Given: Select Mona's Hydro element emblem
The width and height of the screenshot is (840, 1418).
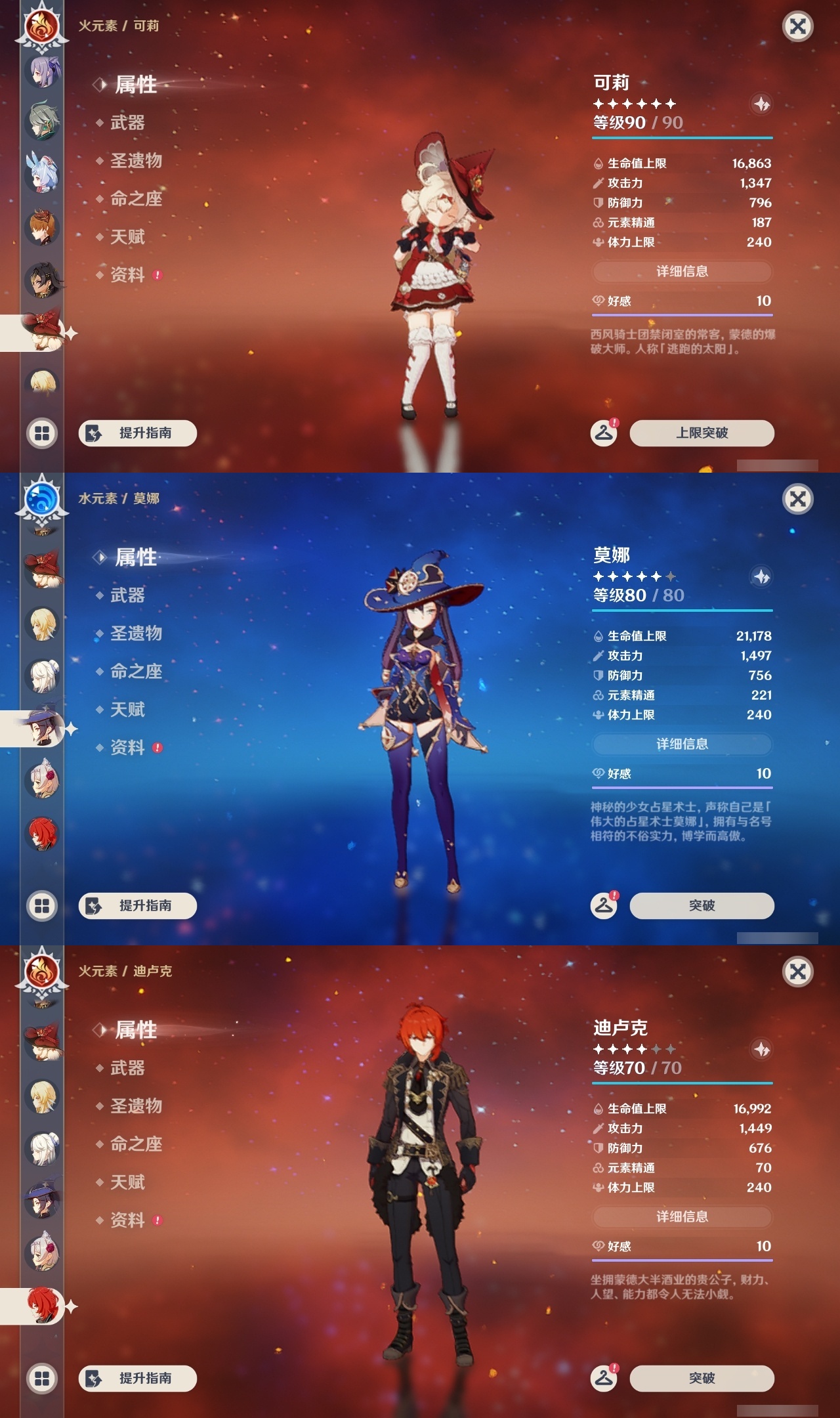Looking at the screenshot, I should tap(41, 500).
